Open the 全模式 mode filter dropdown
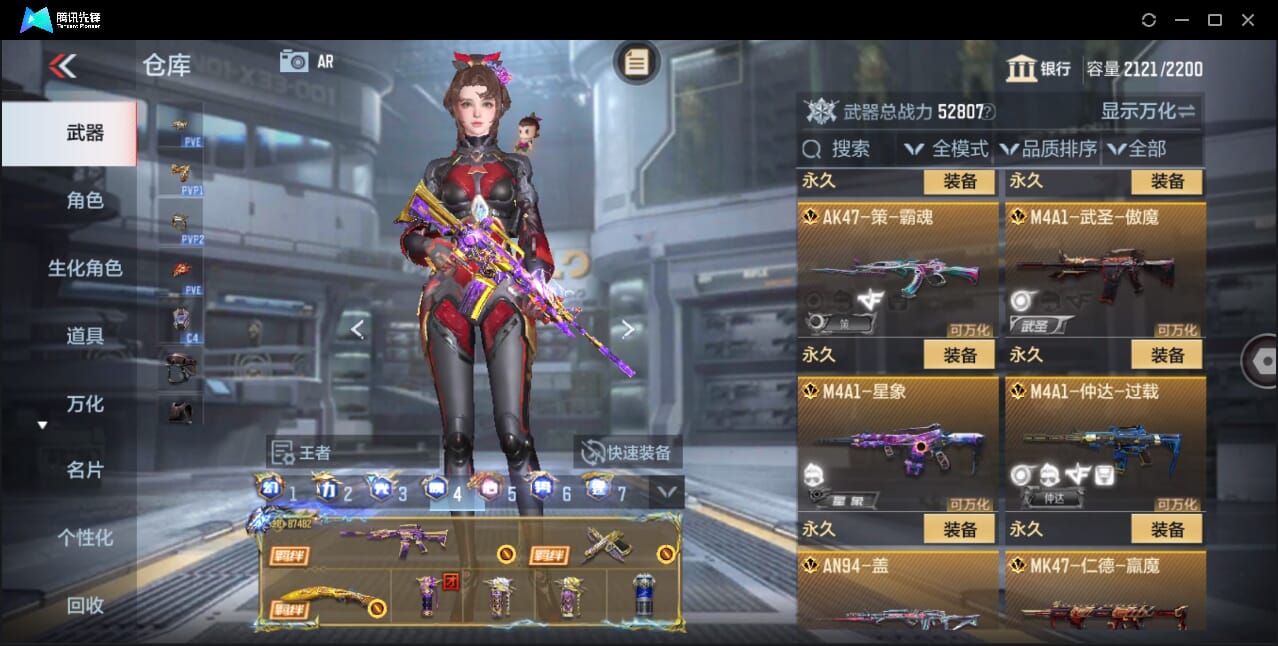The height and width of the screenshot is (646, 1278). click(947, 149)
